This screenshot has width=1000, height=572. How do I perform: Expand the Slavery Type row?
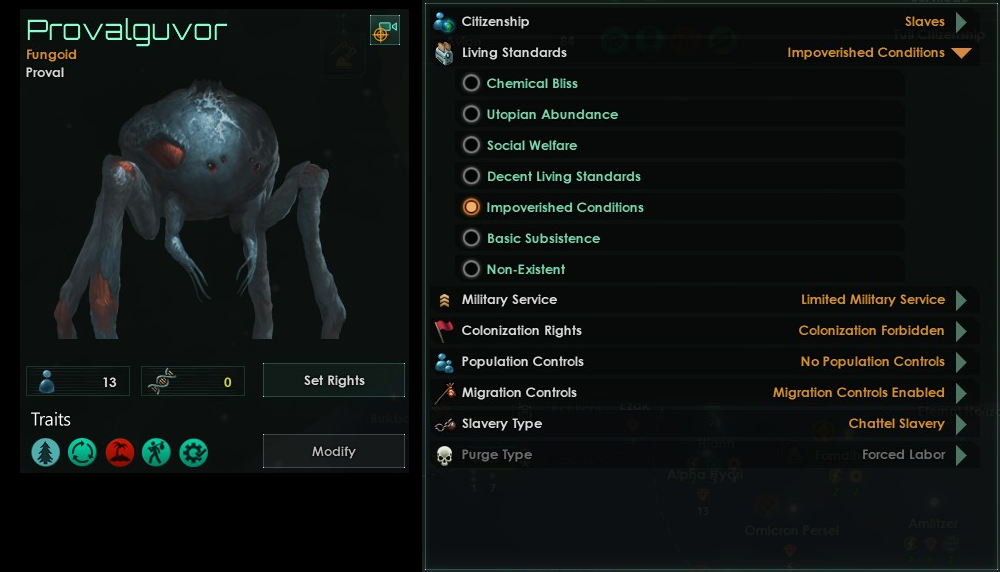(x=961, y=424)
